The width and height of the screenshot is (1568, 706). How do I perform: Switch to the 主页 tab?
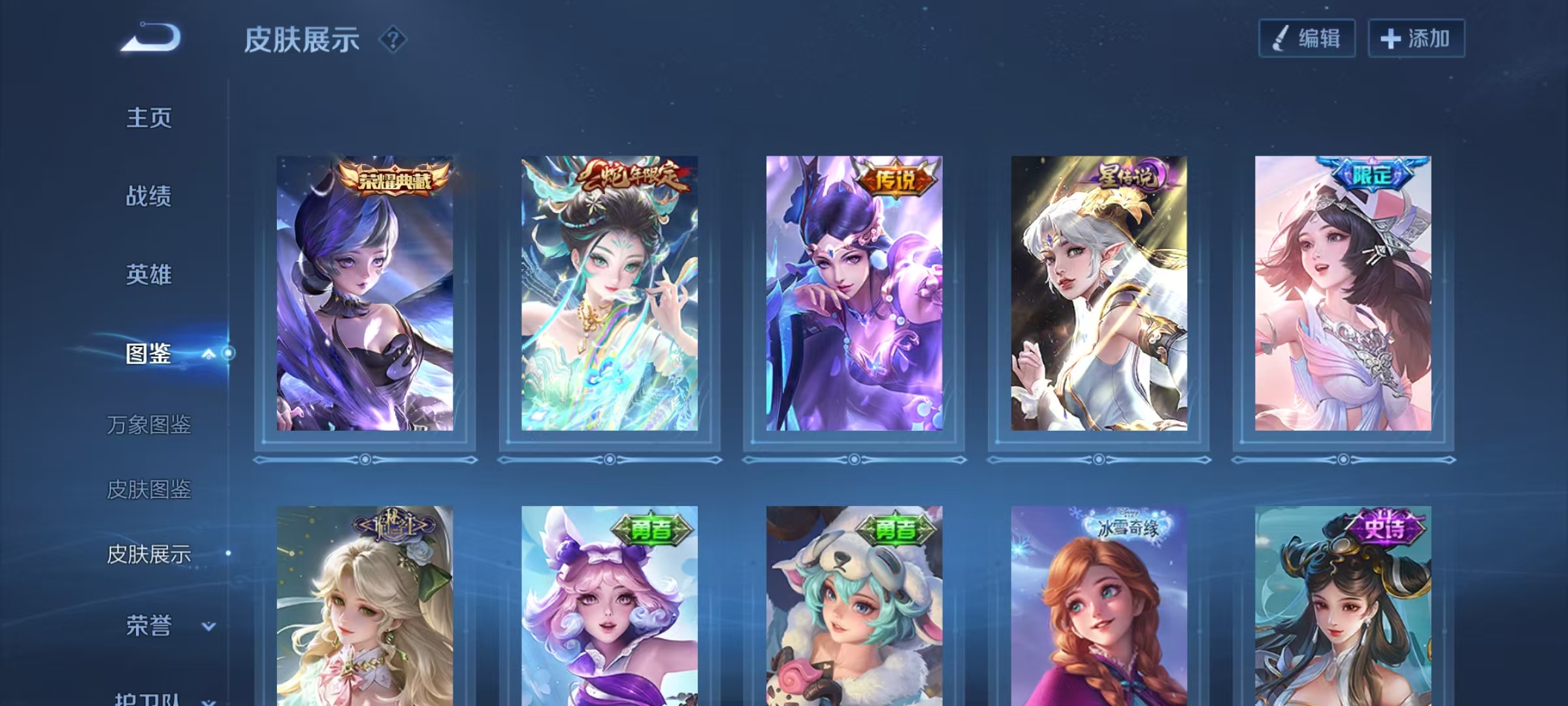click(x=149, y=118)
